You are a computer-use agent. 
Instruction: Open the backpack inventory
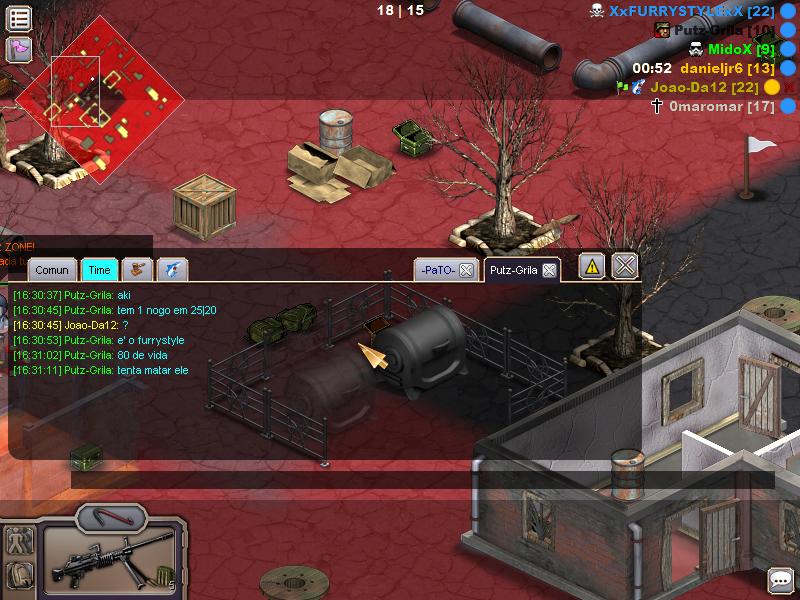[x=19, y=575]
